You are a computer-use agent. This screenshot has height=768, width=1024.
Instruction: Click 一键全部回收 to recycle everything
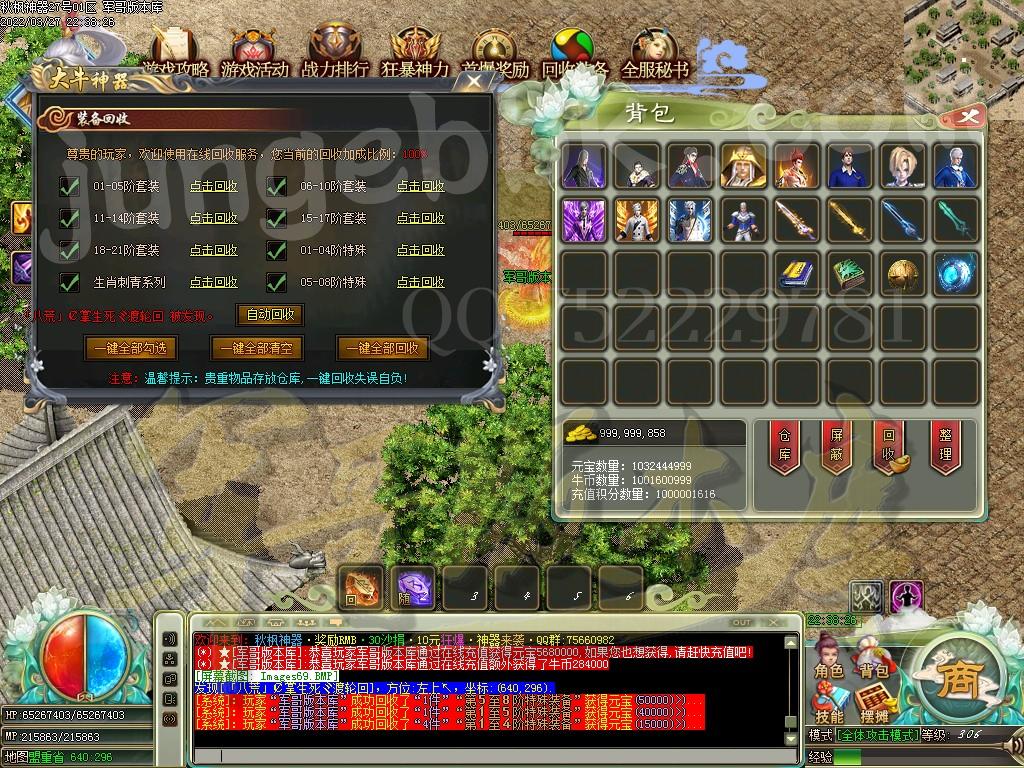coord(383,348)
